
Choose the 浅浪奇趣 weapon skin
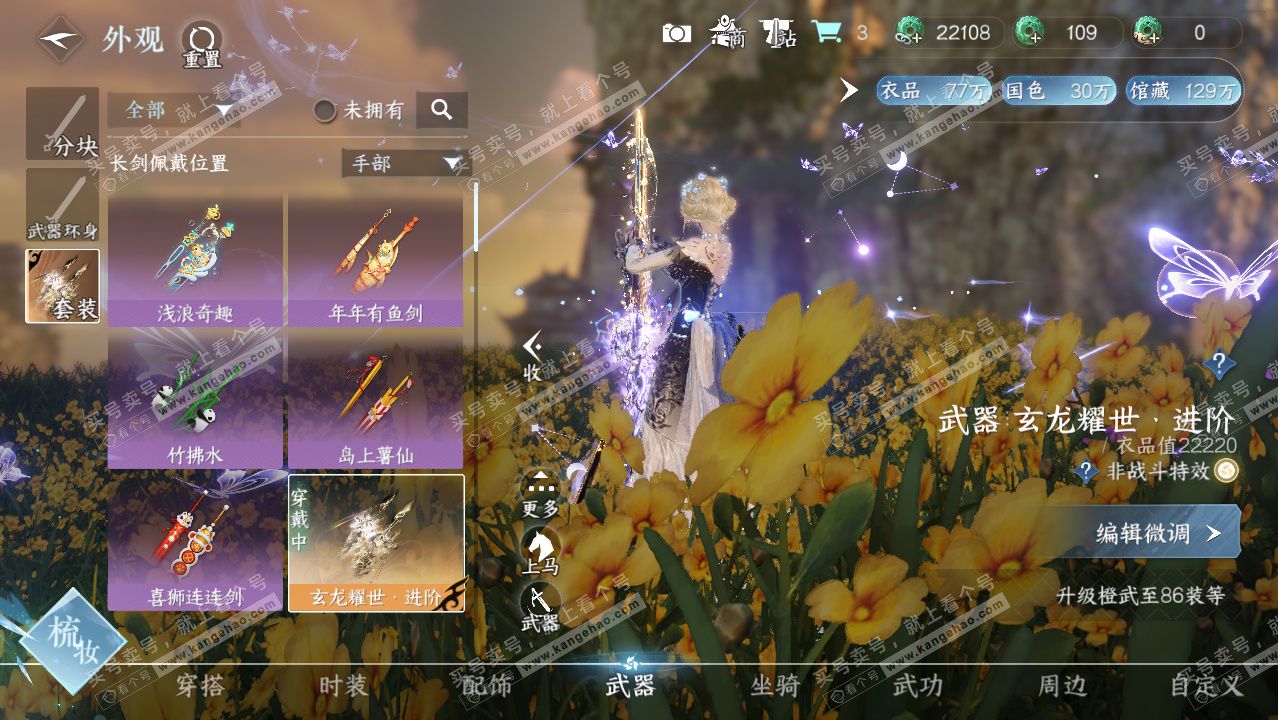[195, 260]
